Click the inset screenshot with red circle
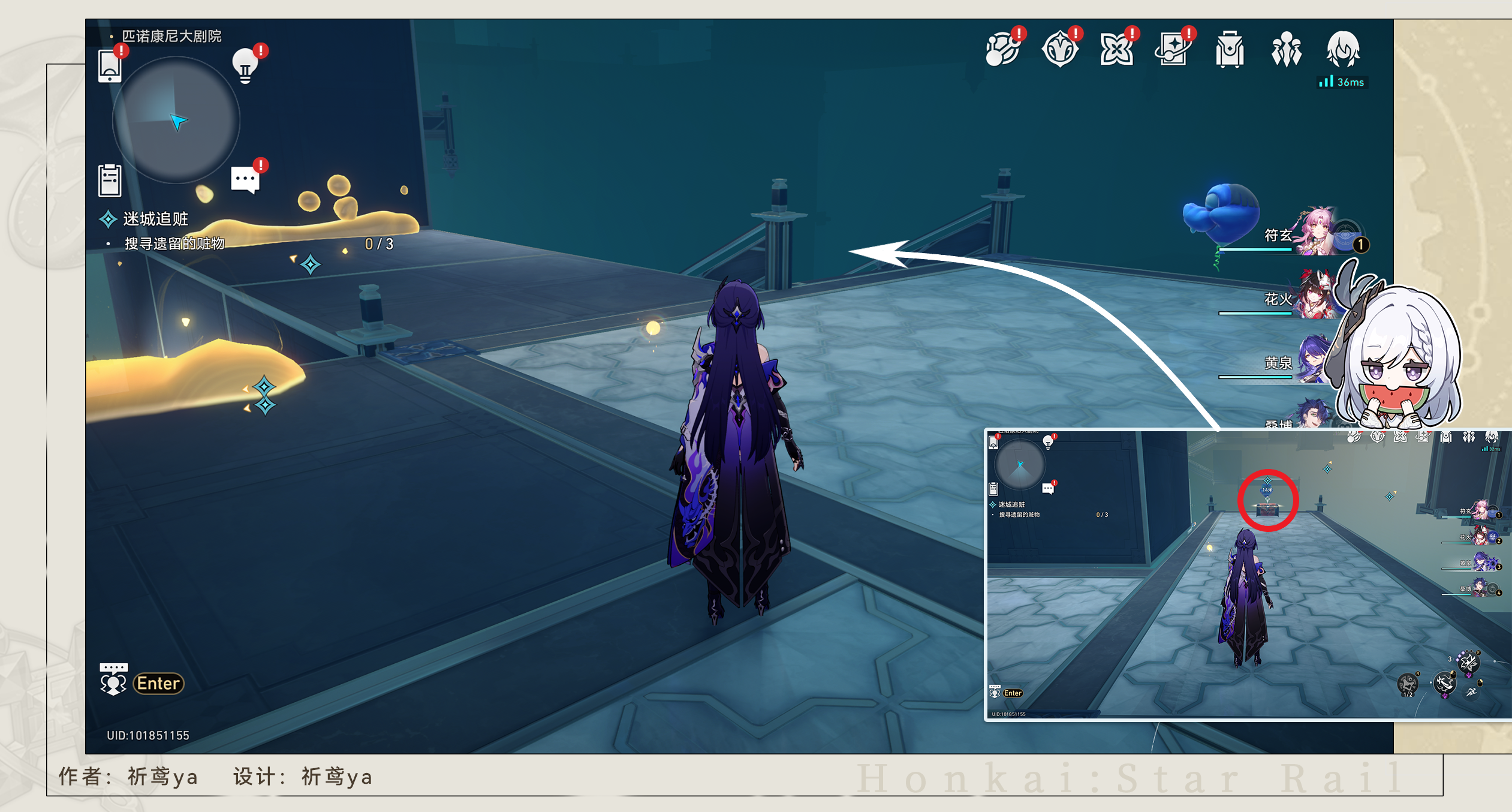1512x812 pixels. tap(1248, 574)
